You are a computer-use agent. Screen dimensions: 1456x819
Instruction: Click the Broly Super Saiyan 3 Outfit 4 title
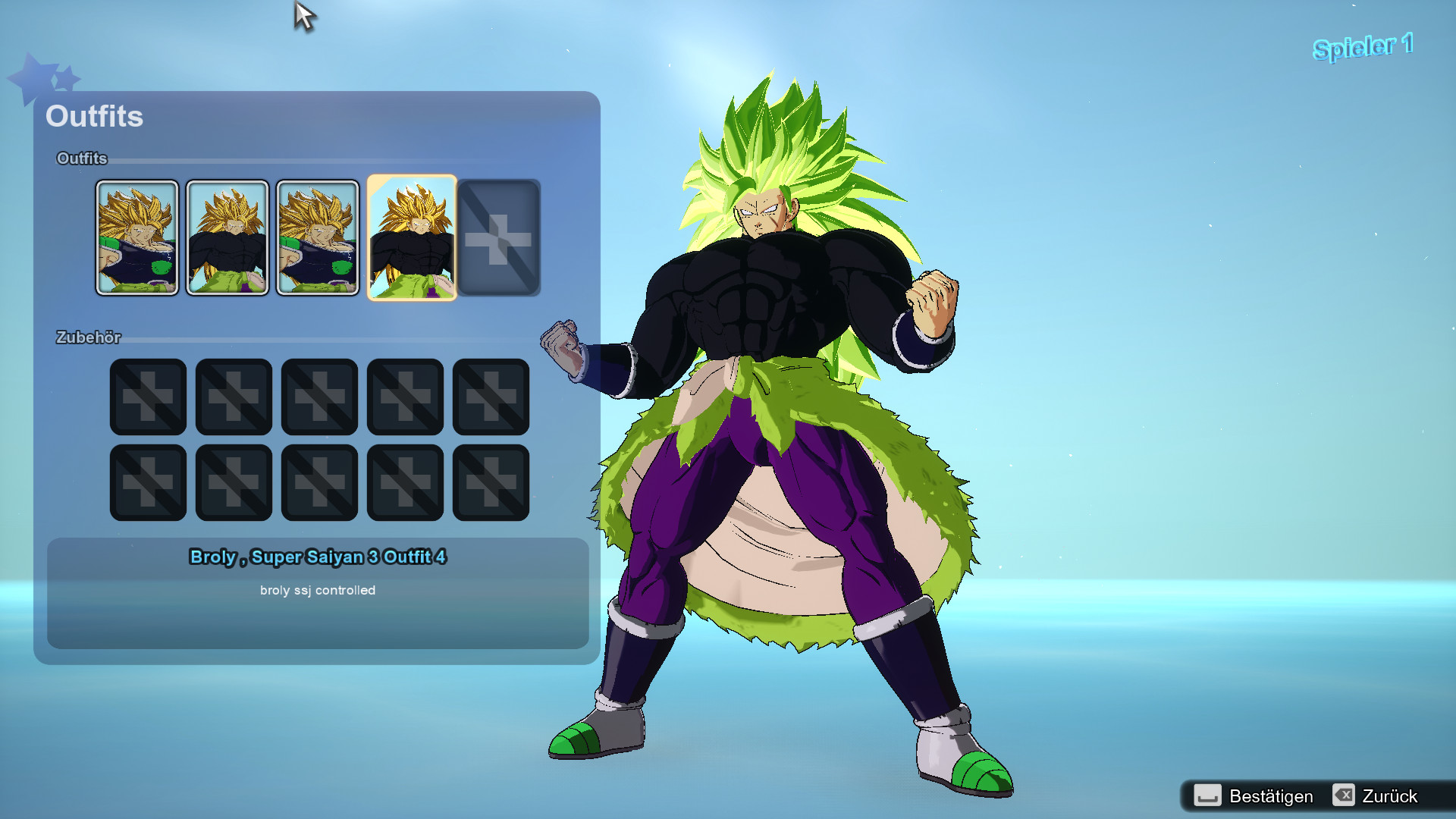pyautogui.click(x=318, y=557)
